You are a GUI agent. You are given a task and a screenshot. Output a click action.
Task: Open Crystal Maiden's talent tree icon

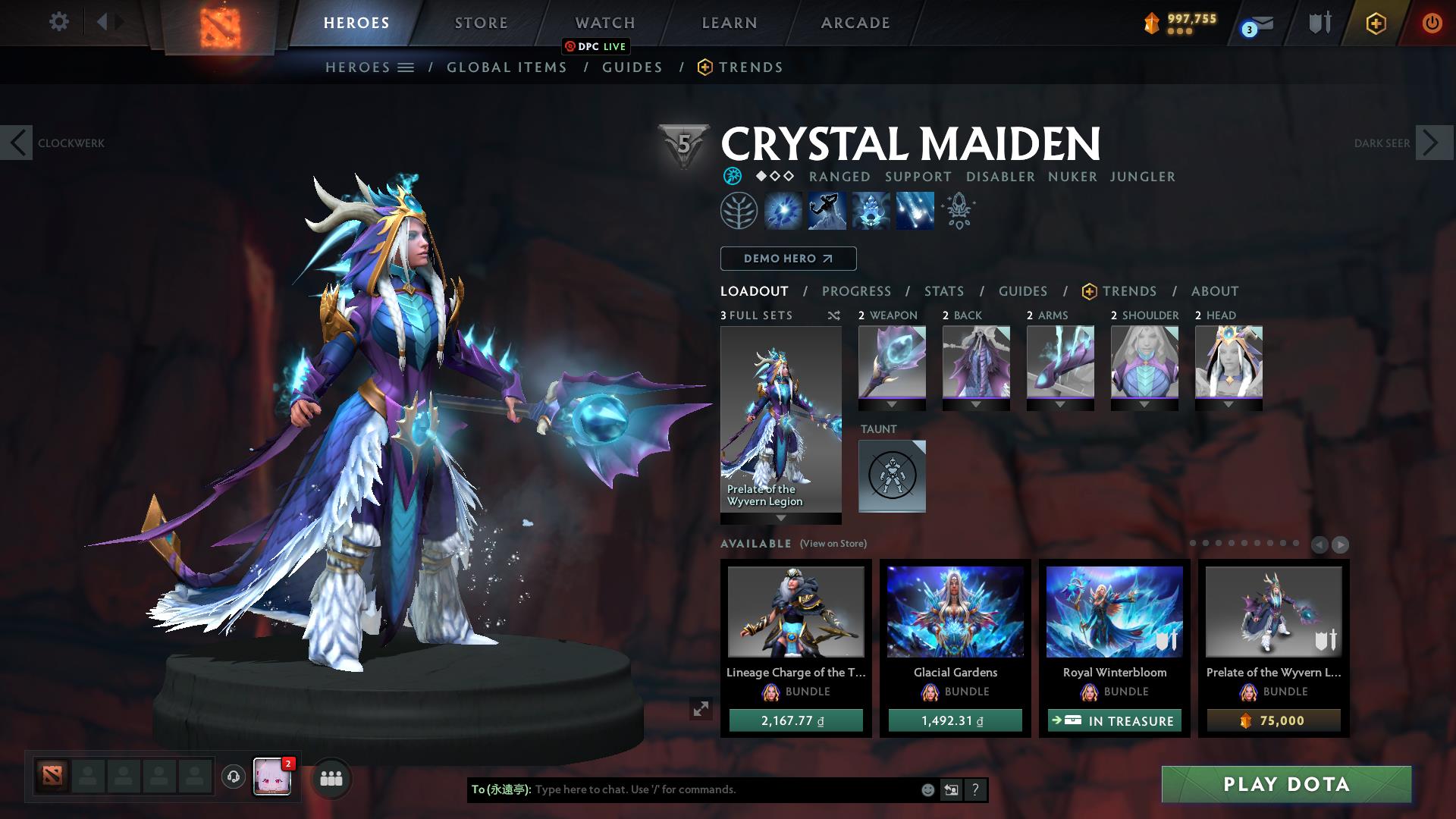(x=739, y=210)
